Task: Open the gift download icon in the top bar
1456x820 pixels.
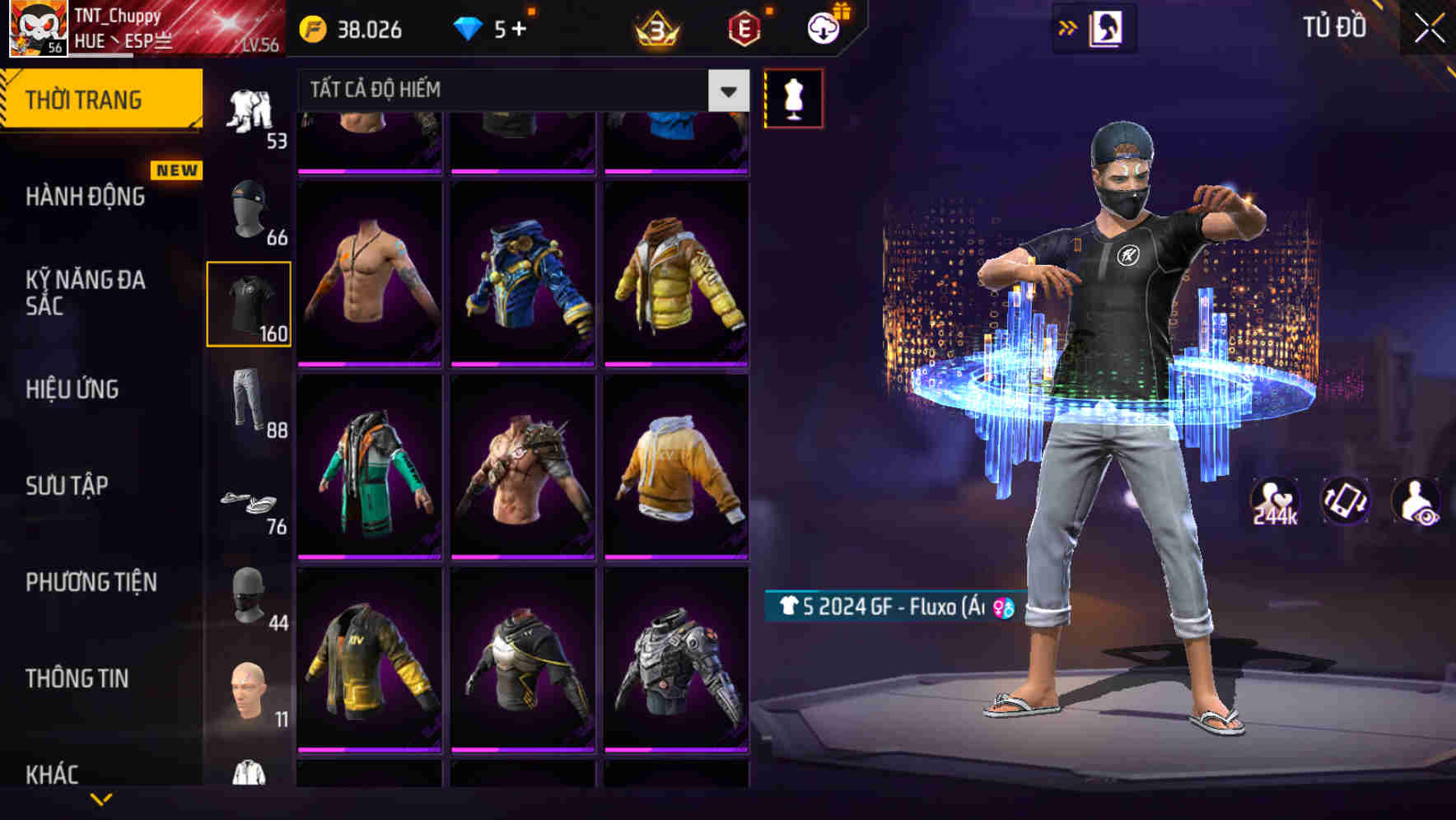Action: [x=822, y=27]
